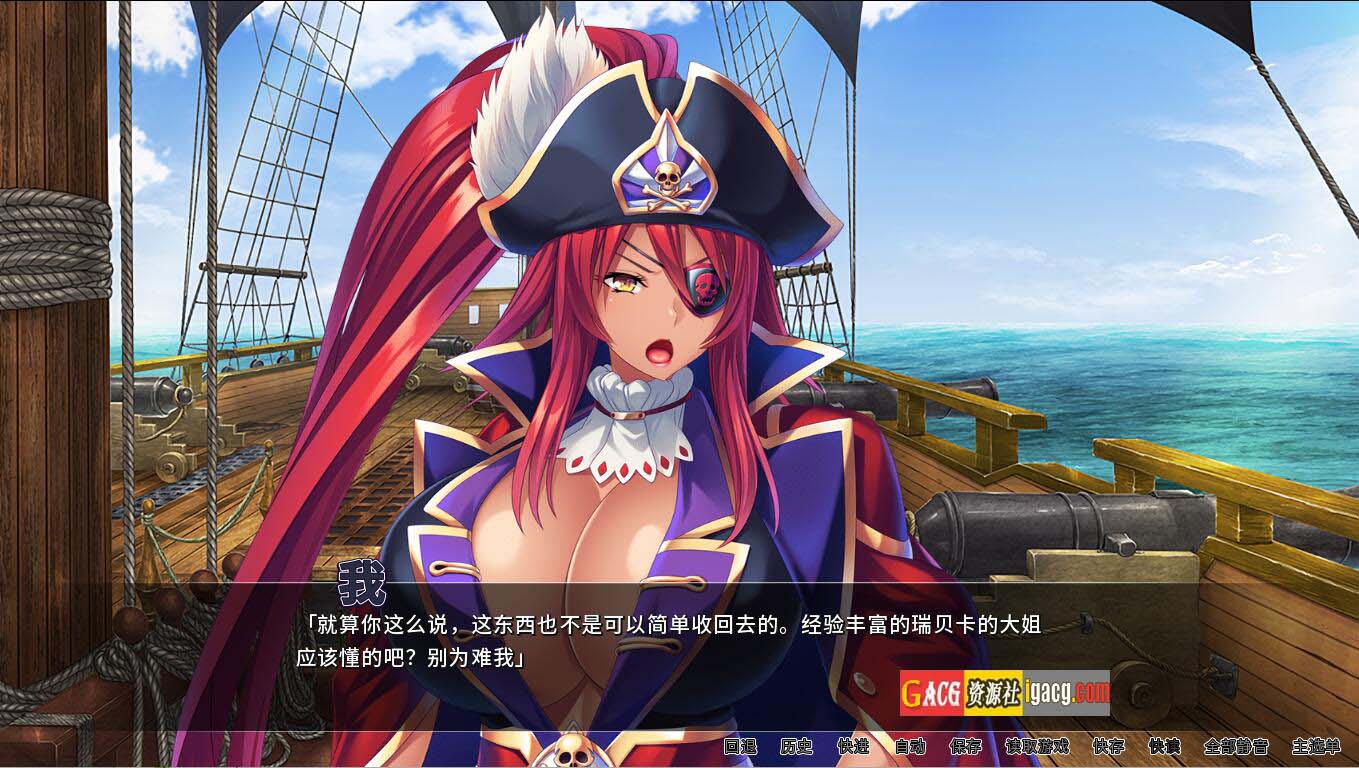Open the 历史 dialogue history log

797,746
